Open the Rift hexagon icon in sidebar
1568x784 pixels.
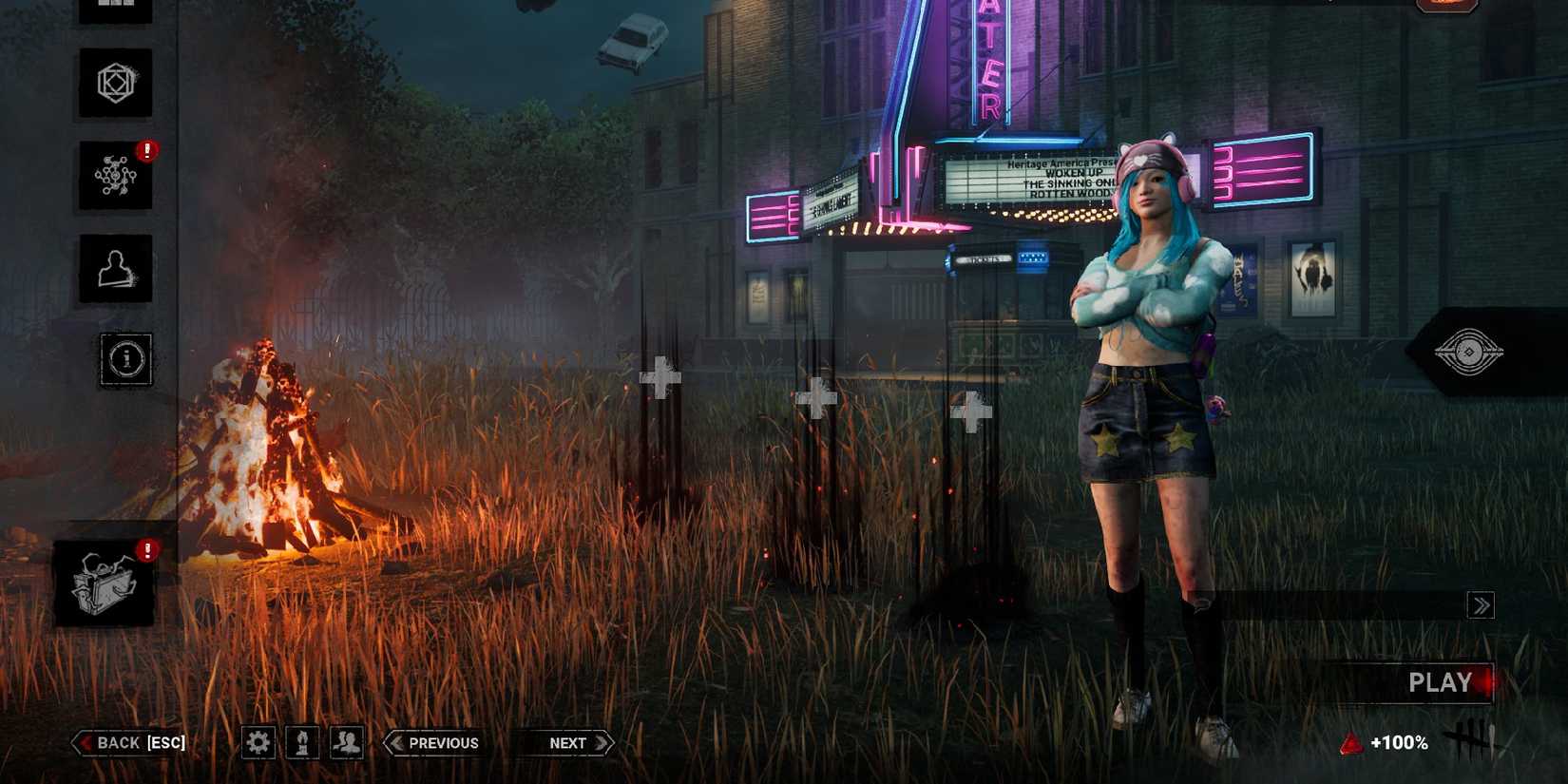(114, 84)
